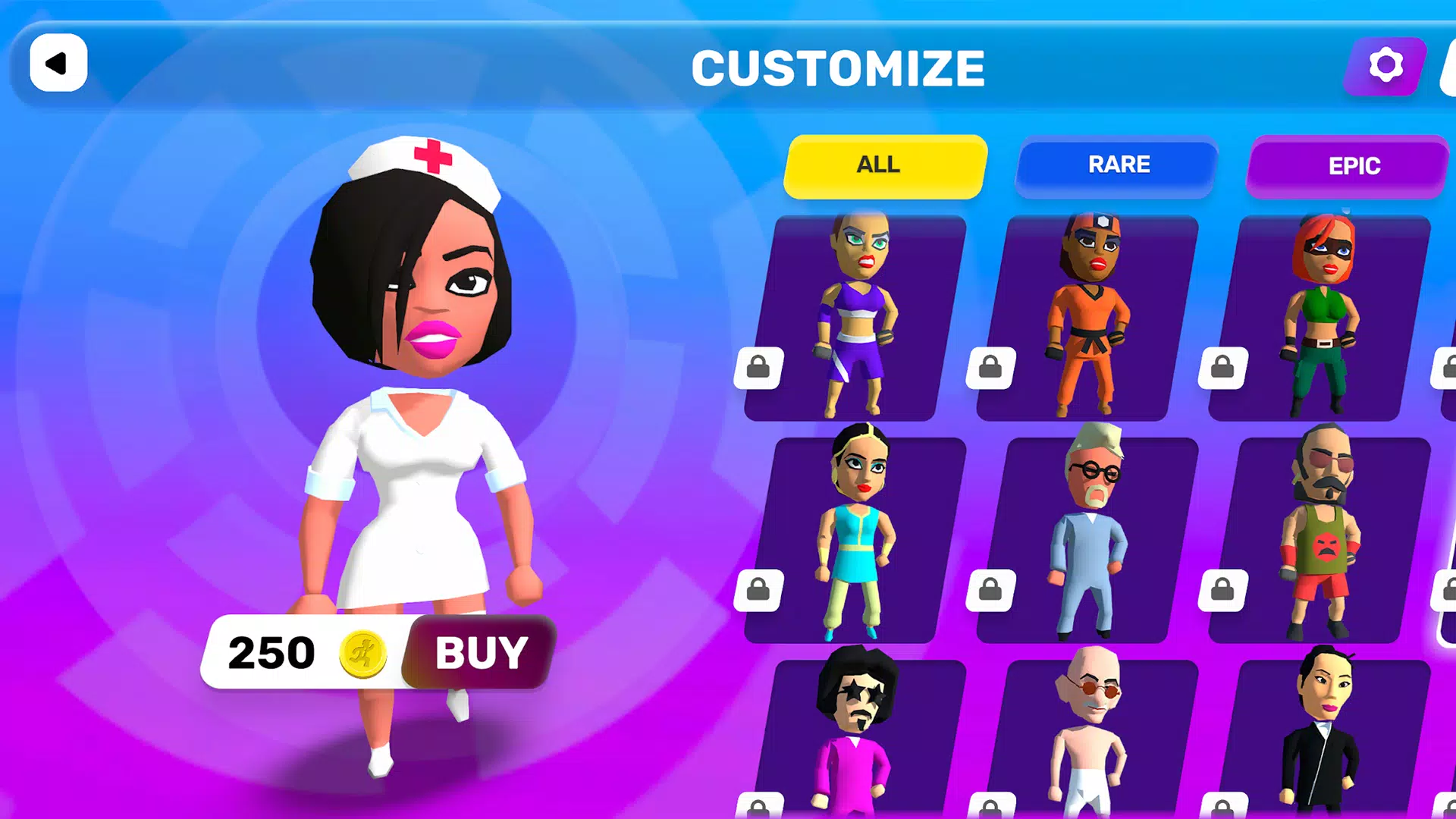Select the masked redhead in green top
The image size is (1456, 819).
pos(1319,318)
